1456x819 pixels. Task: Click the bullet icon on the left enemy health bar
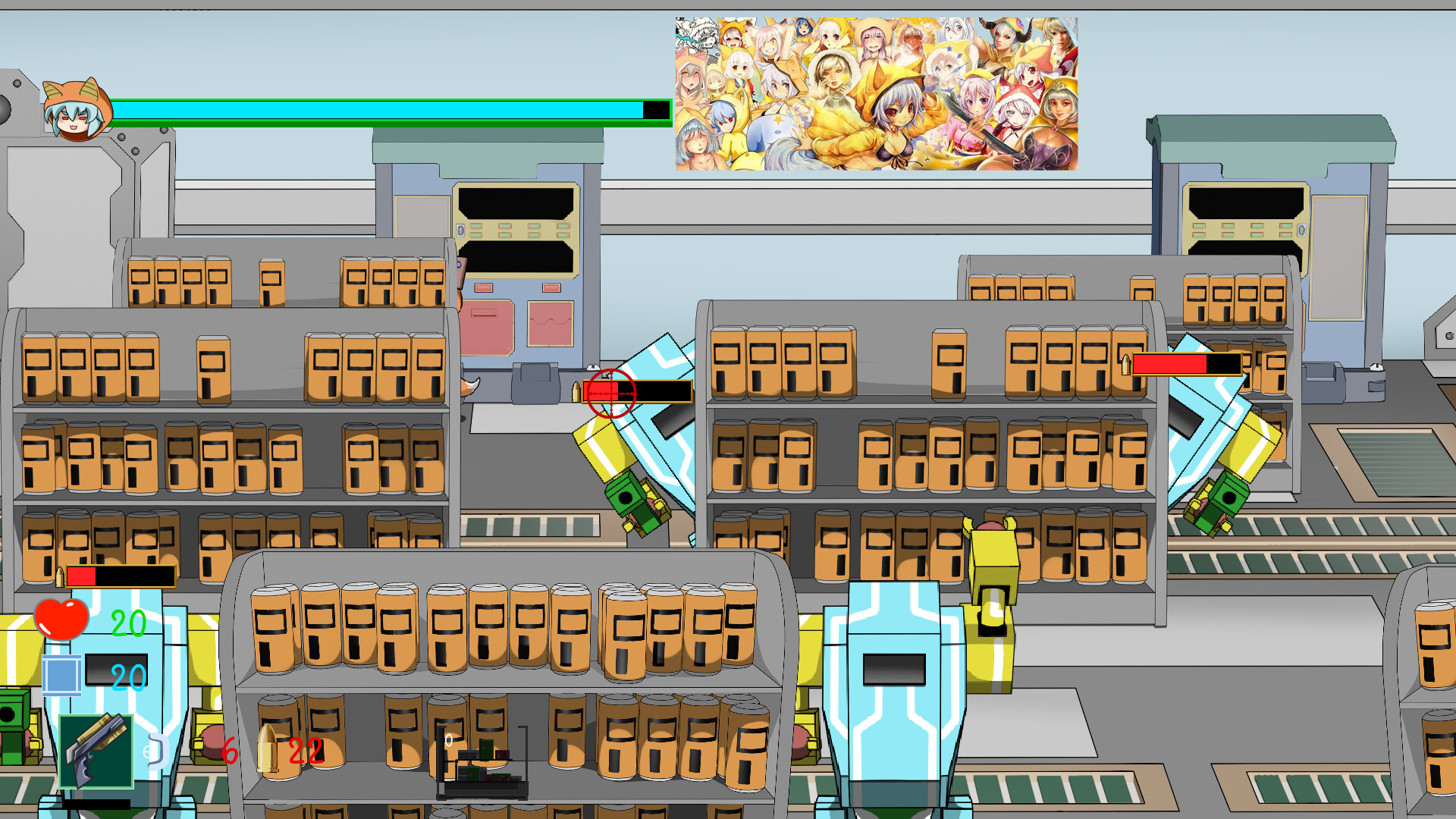(61, 575)
